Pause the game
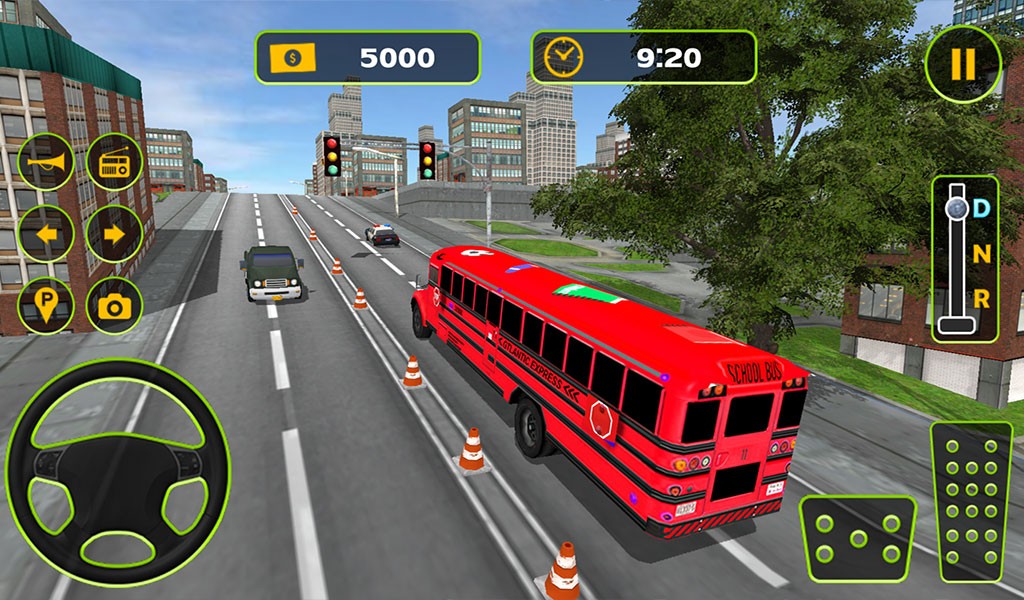This screenshot has width=1024, height=600. [962, 63]
